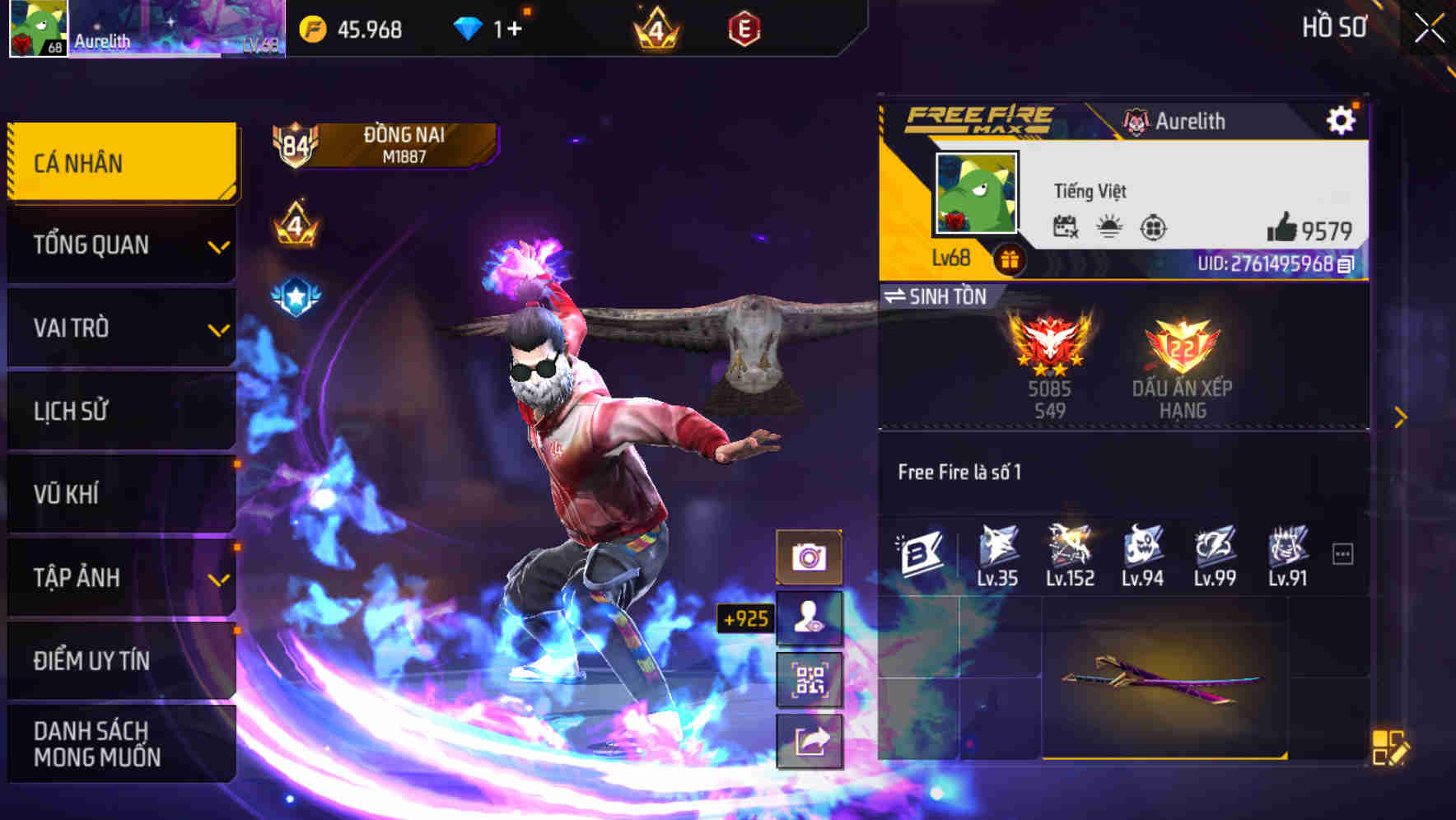Click the share icon at the bottom right
Viewport: 1456px width, 820px height.
810,740
